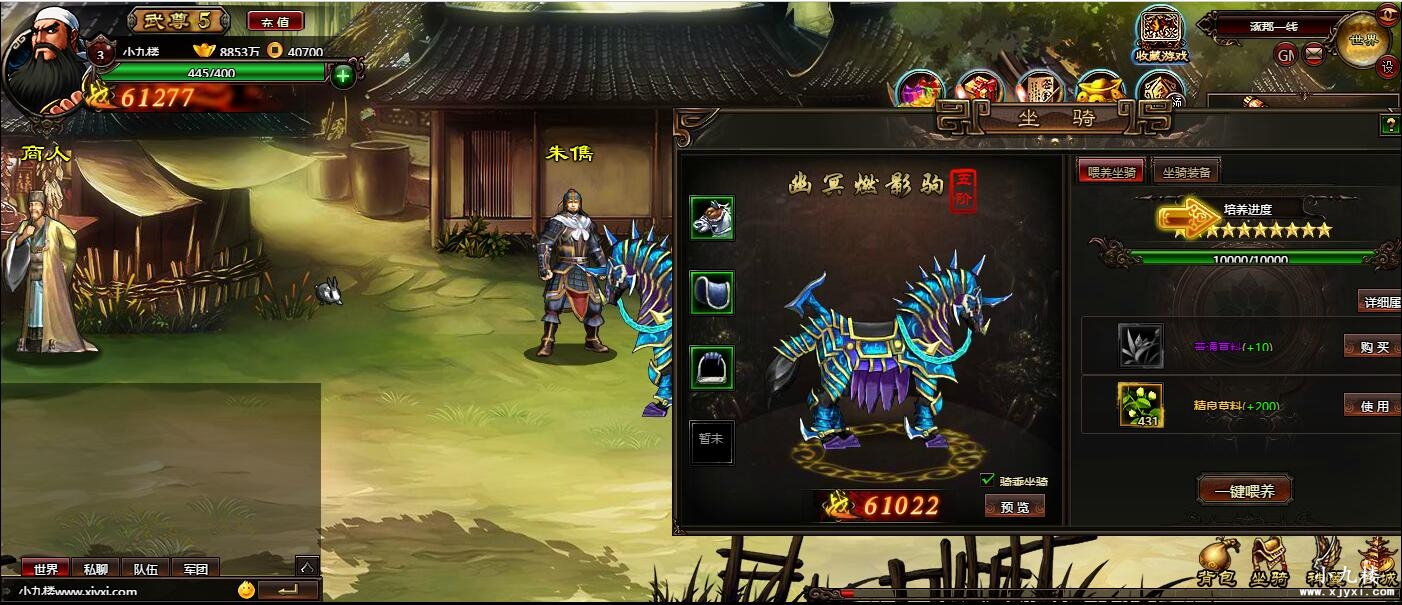Contact the GM via the GM button
Screen dimensions: 1402x605
click(x=1286, y=54)
